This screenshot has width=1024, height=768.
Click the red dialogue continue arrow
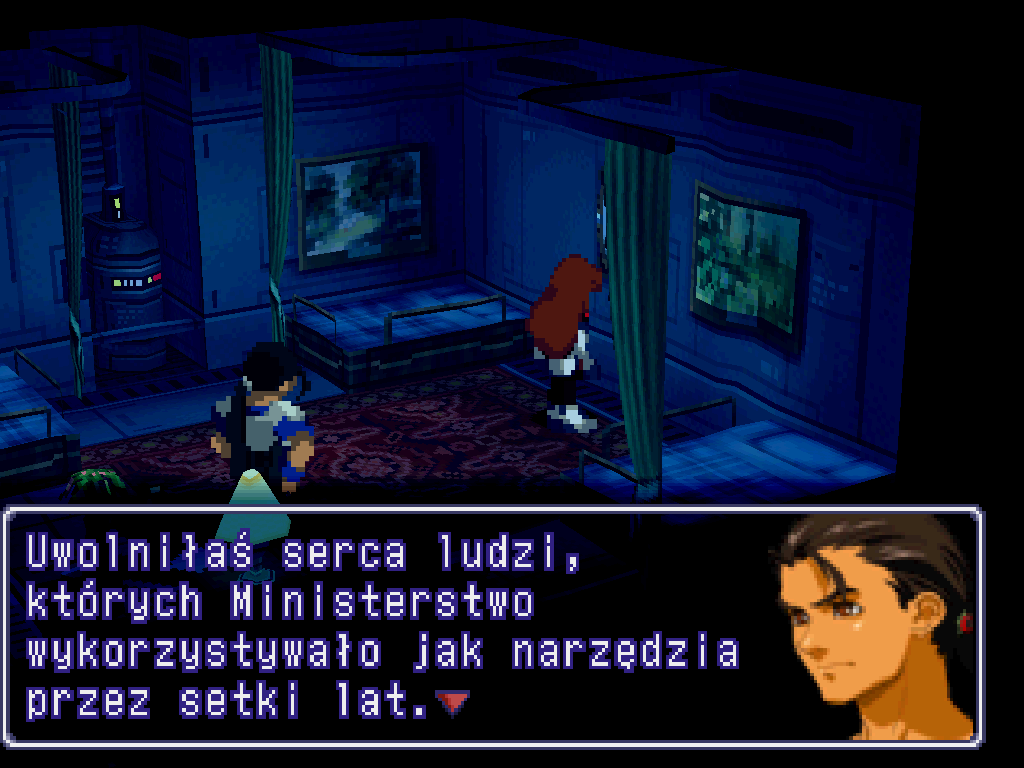click(453, 703)
